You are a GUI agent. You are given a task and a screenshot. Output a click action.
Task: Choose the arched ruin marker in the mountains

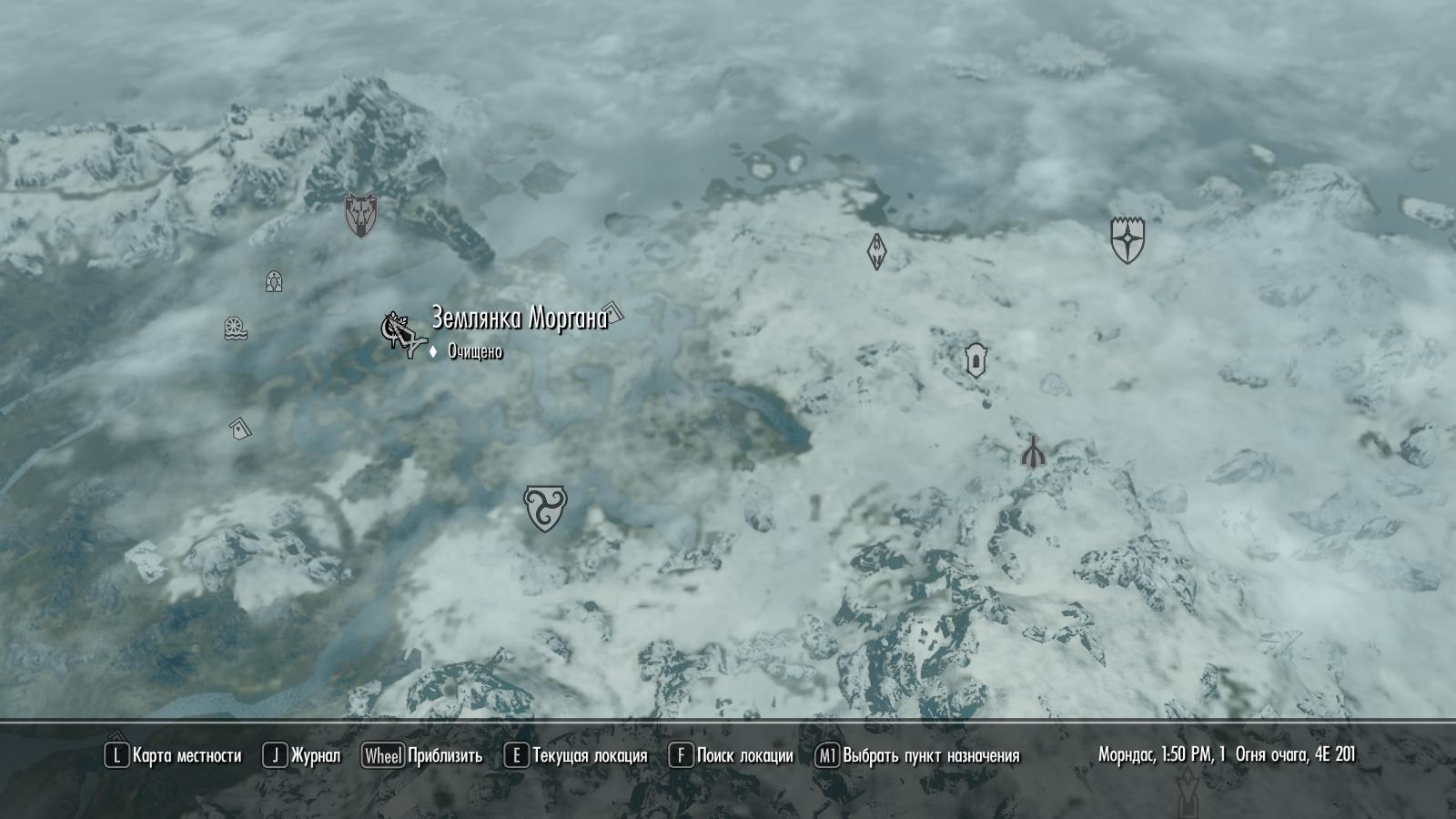pyautogui.click(x=1033, y=451)
